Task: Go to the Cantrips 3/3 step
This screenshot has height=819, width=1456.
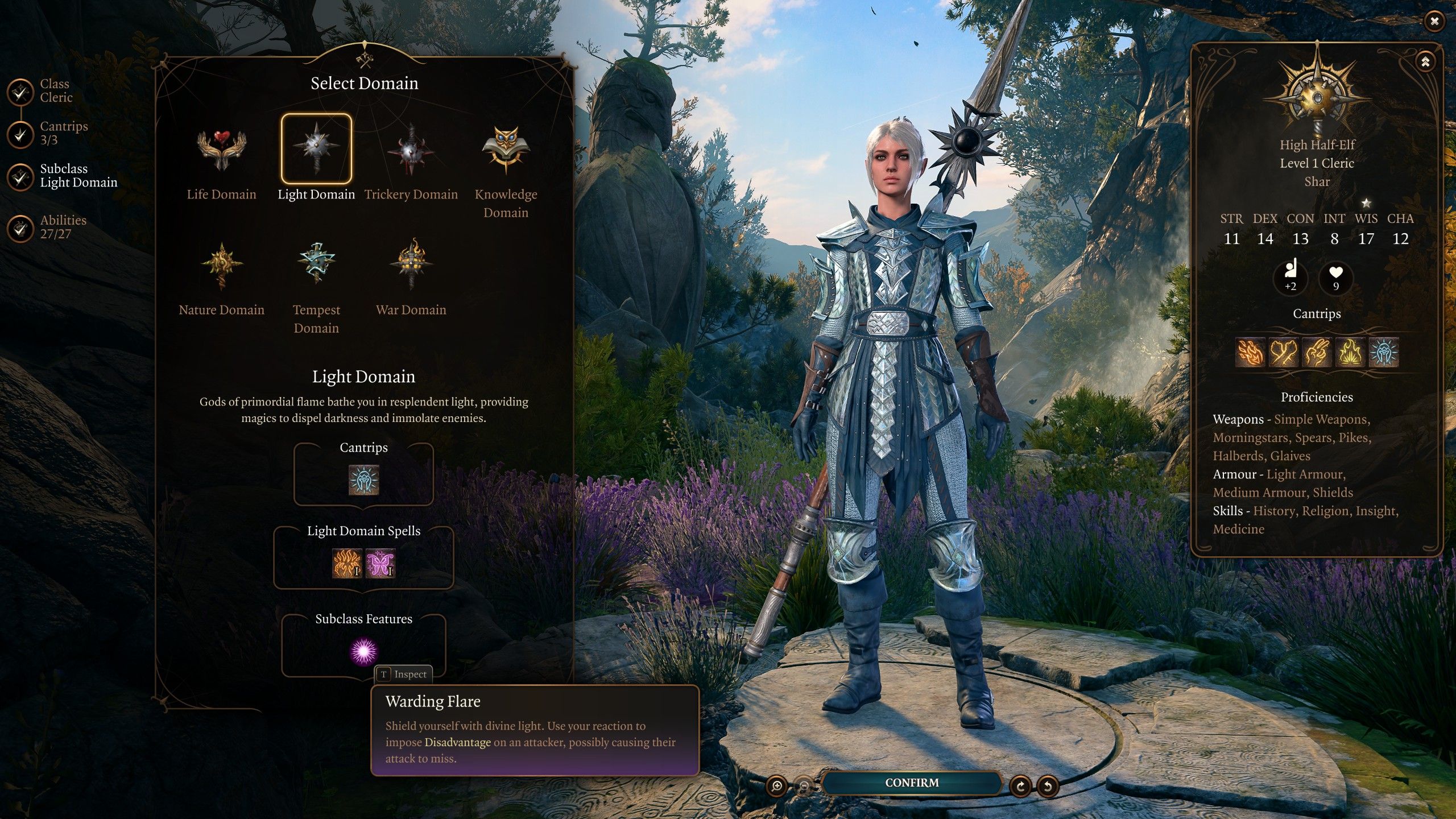Action: [20, 134]
